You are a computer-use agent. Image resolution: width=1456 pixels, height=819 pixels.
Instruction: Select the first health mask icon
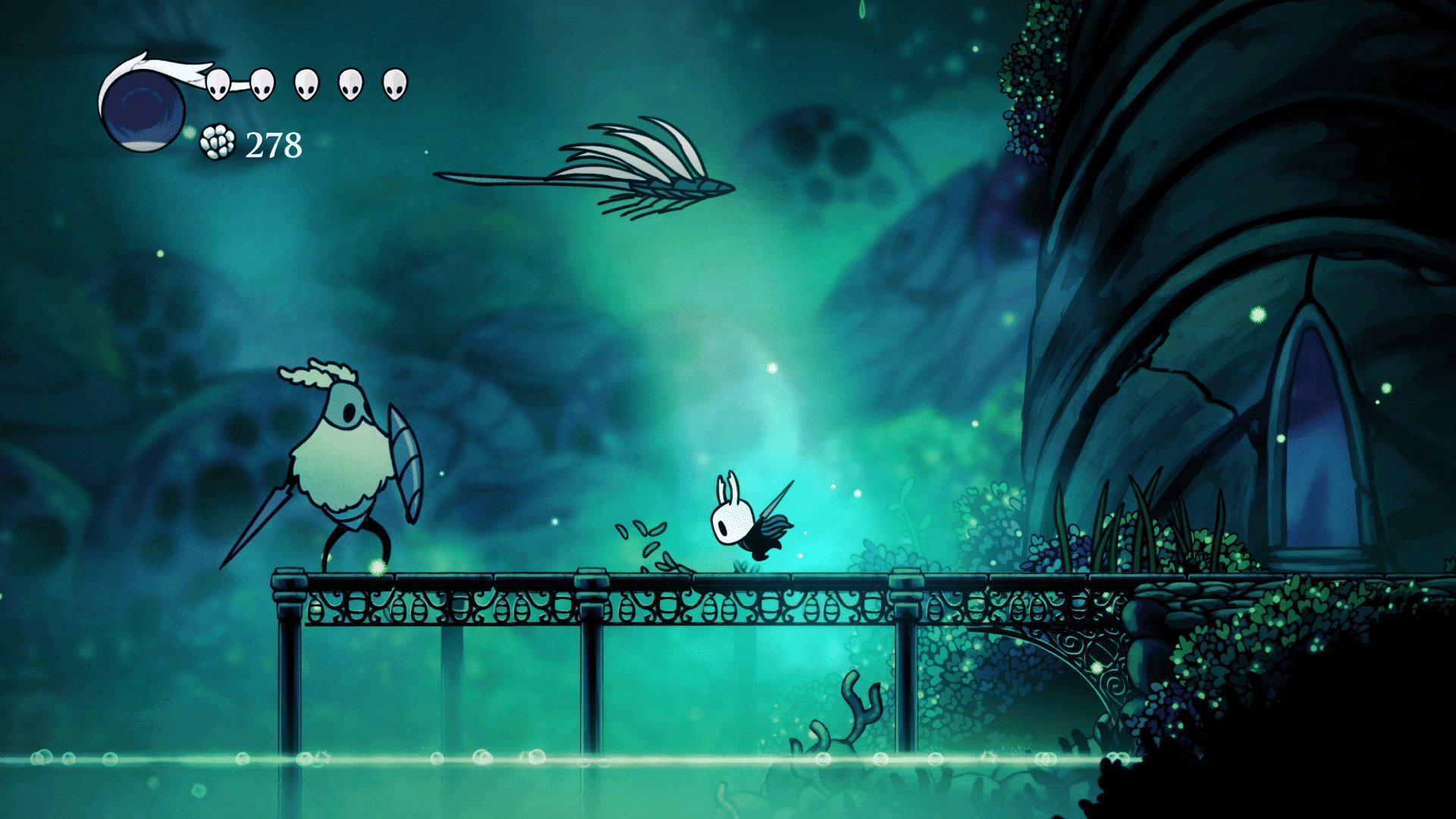point(218,83)
